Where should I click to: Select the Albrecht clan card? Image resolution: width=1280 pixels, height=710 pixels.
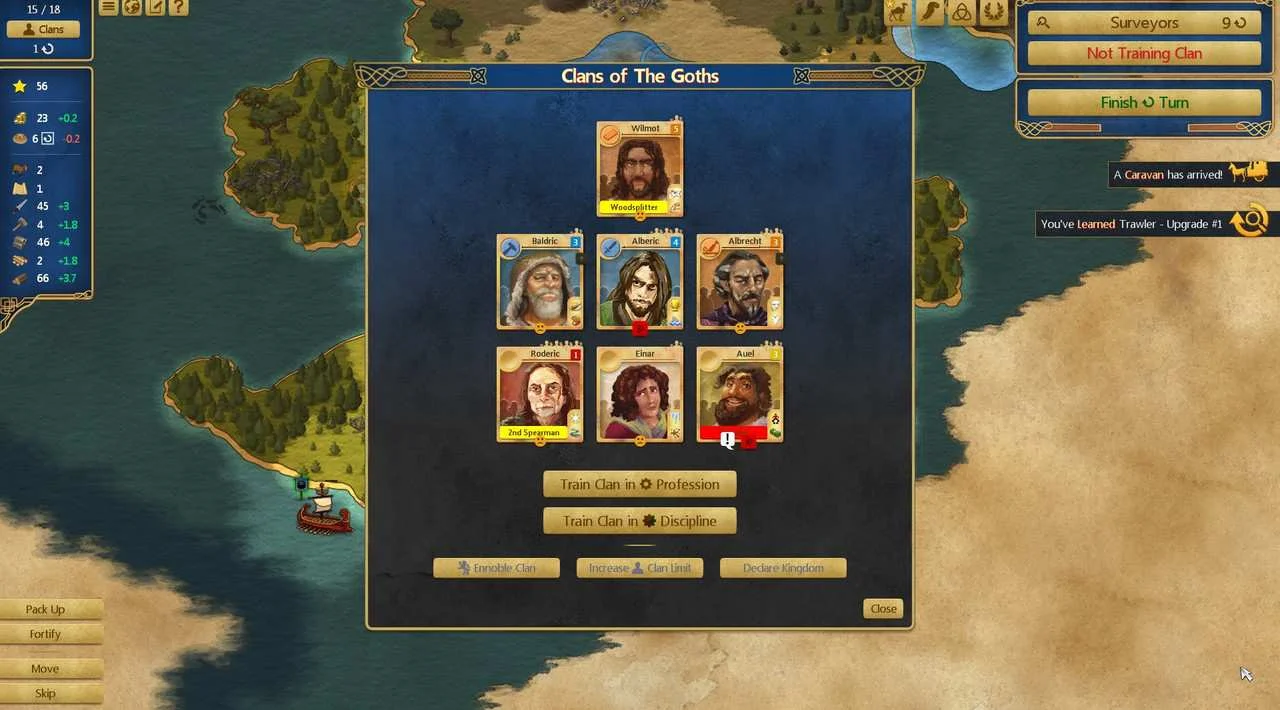click(740, 282)
